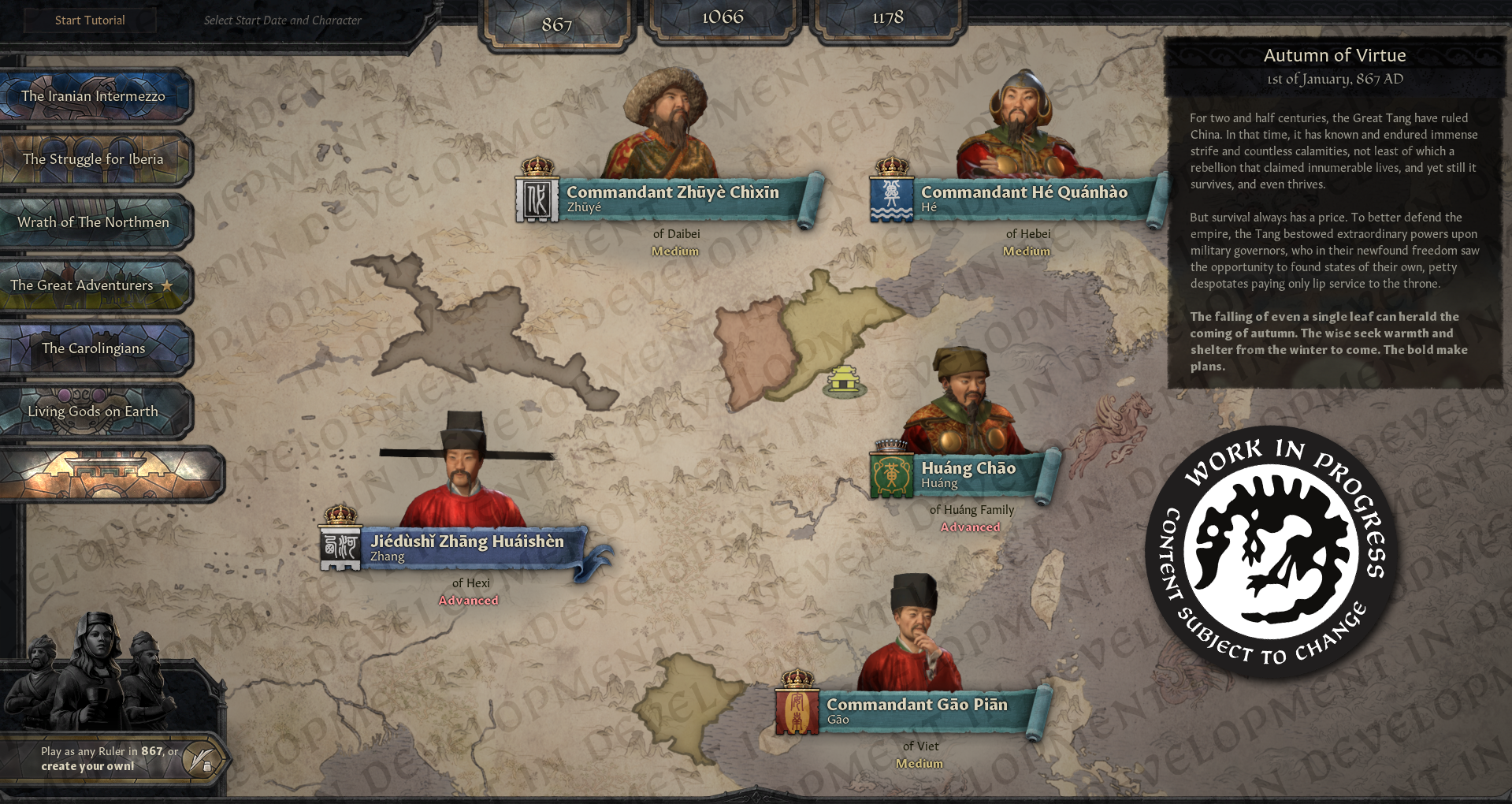Click the Start Tutorial button
The height and width of the screenshot is (804, 1512).
tap(90, 20)
